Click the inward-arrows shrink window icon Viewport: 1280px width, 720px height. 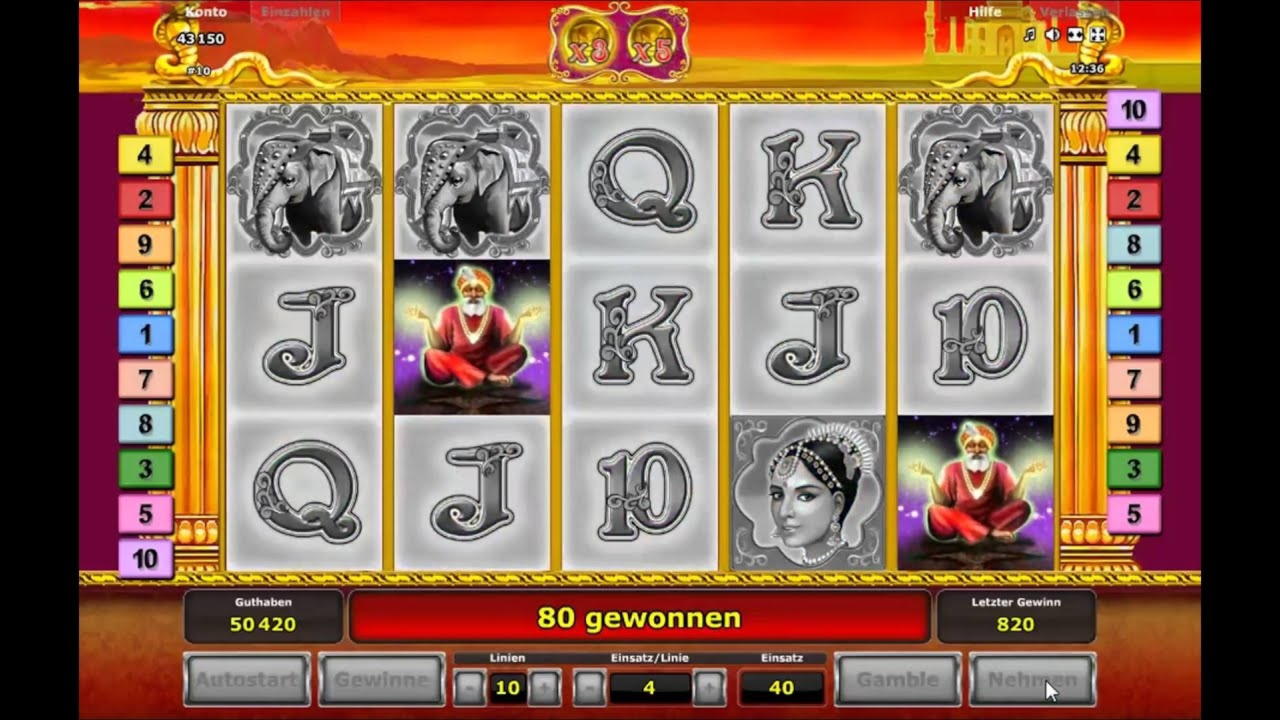point(1075,35)
